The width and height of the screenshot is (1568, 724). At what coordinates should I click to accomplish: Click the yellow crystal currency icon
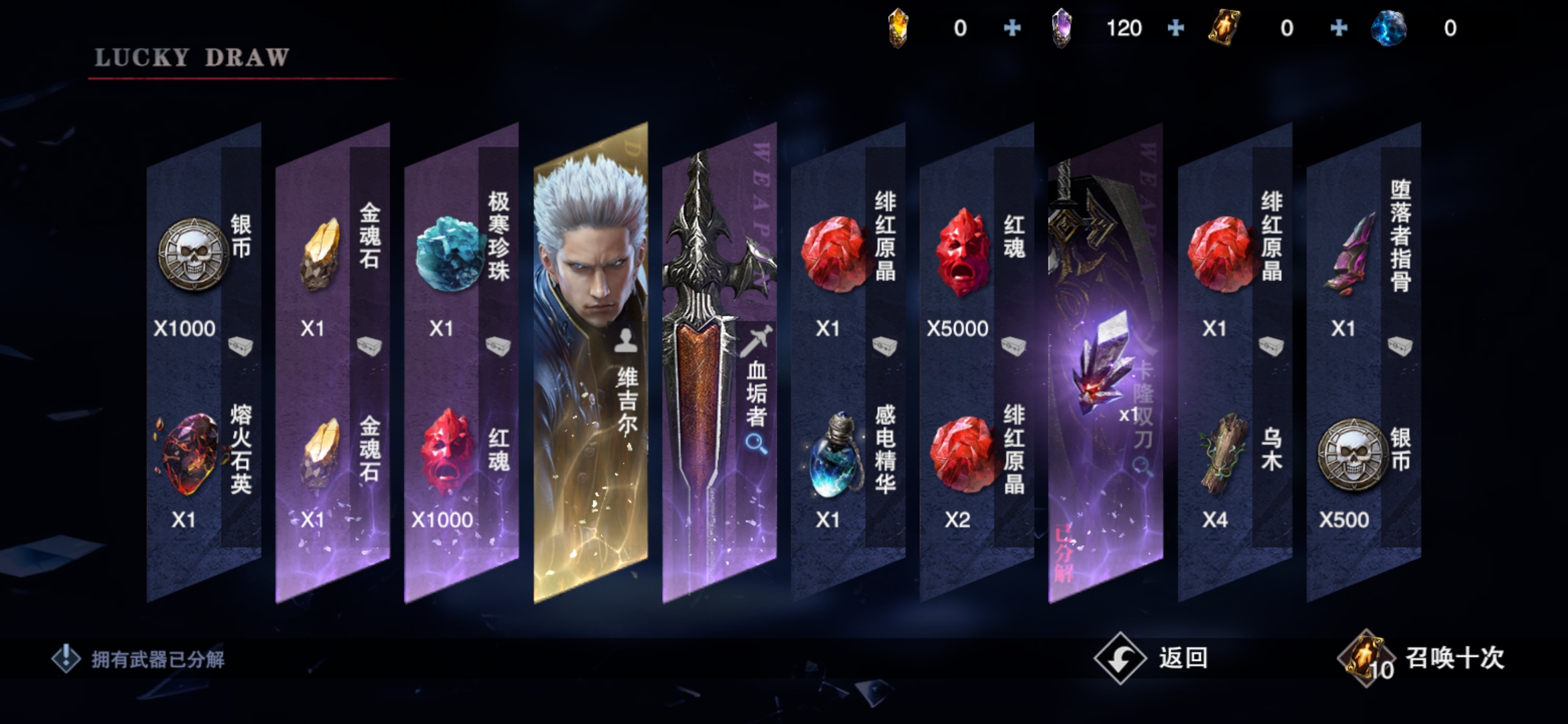point(899,29)
